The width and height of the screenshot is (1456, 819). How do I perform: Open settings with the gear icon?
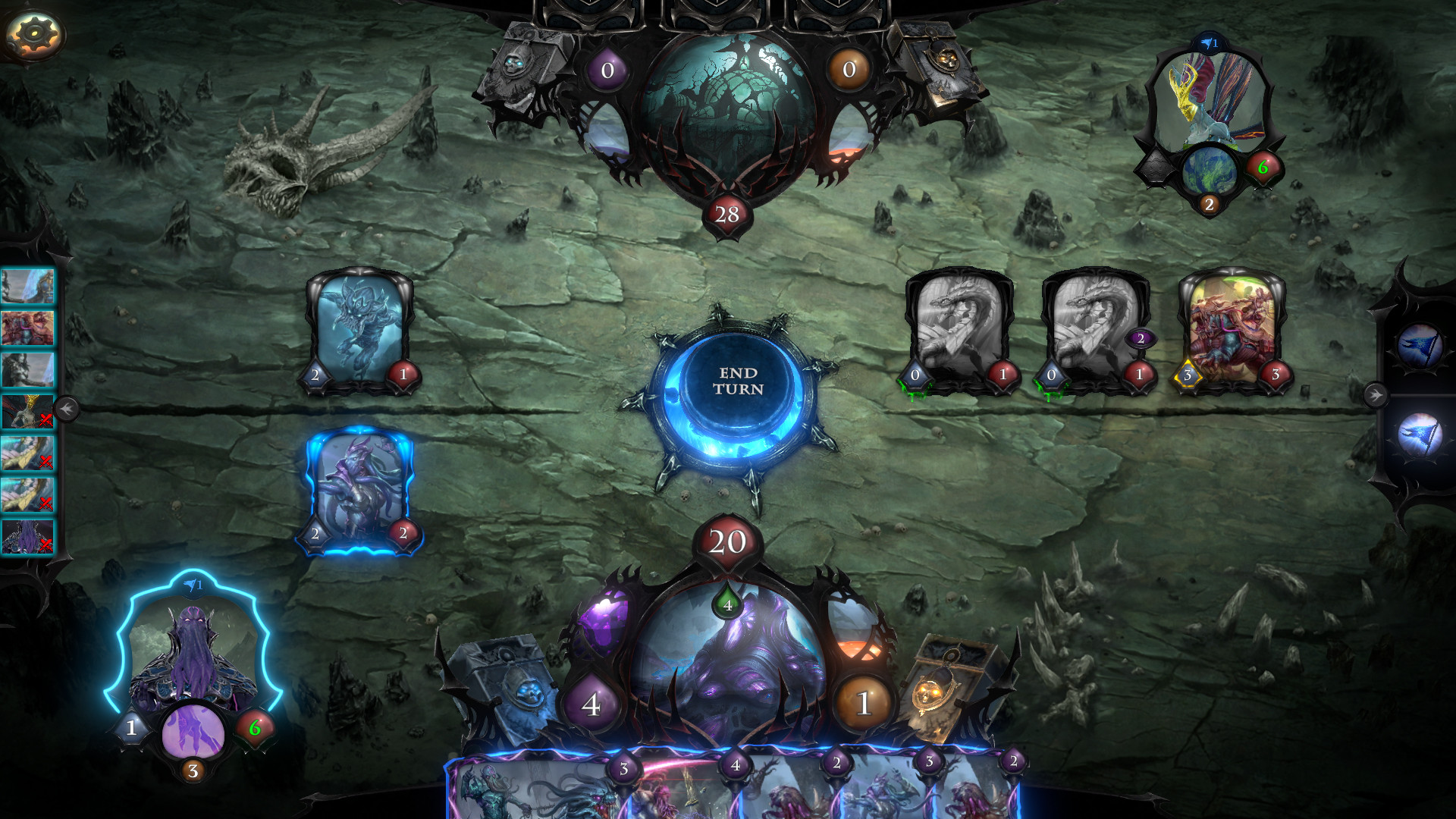pyautogui.click(x=33, y=33)
